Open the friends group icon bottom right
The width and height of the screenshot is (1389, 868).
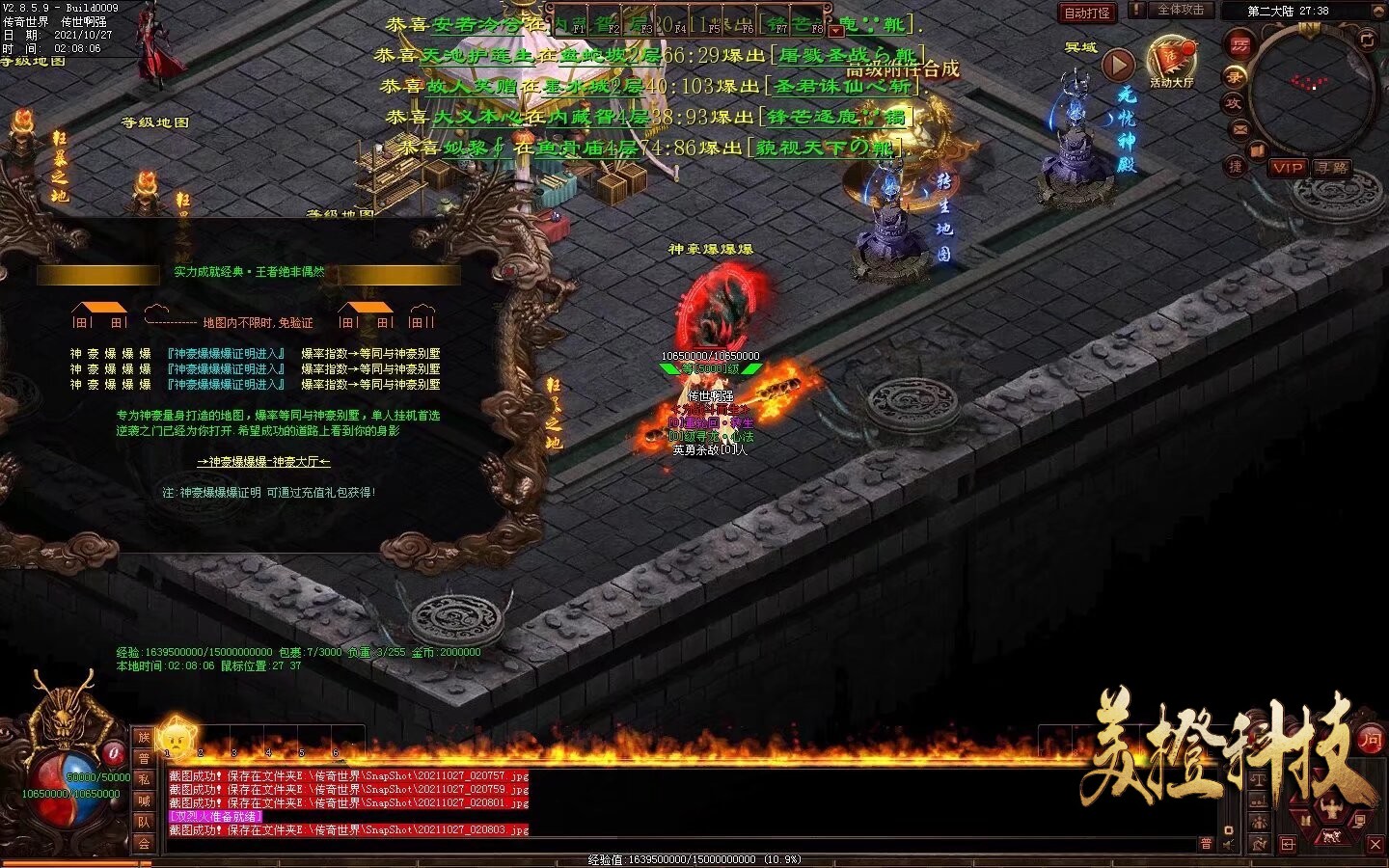(1259, 823)
